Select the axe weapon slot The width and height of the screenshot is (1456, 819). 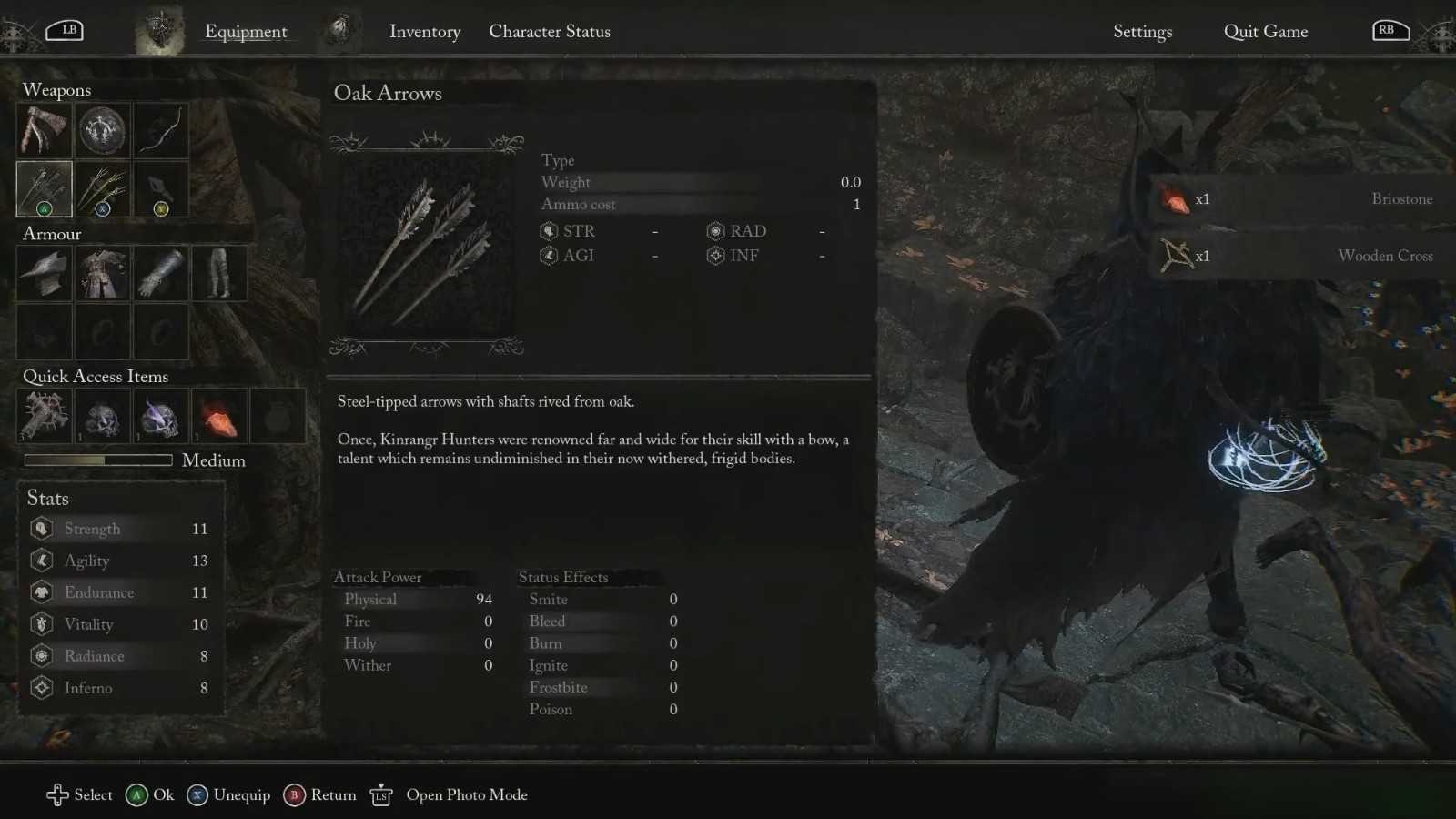[44, 131]
